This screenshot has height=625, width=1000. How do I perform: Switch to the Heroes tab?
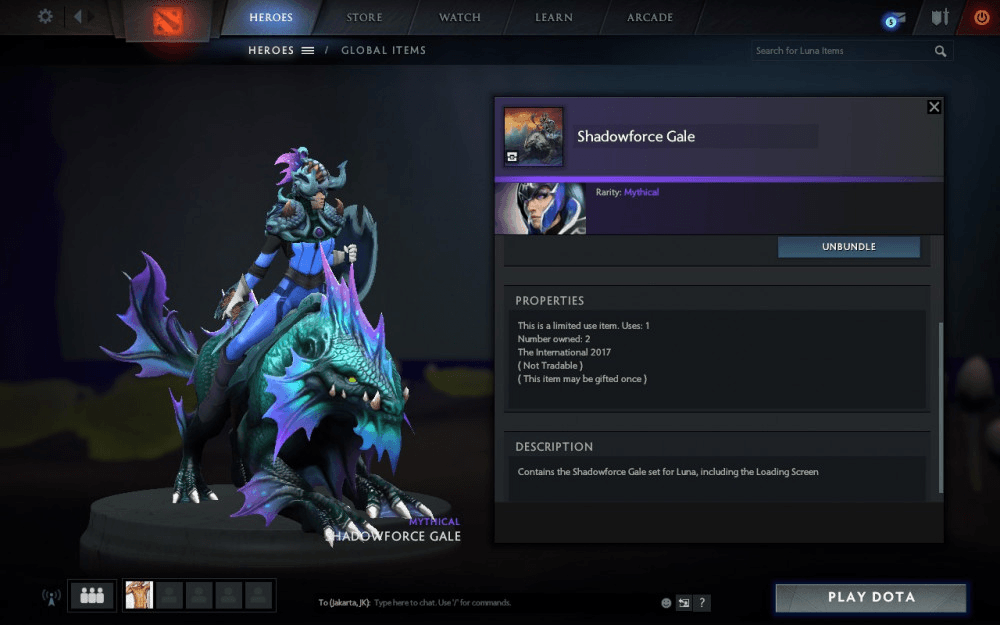(271, 18)
